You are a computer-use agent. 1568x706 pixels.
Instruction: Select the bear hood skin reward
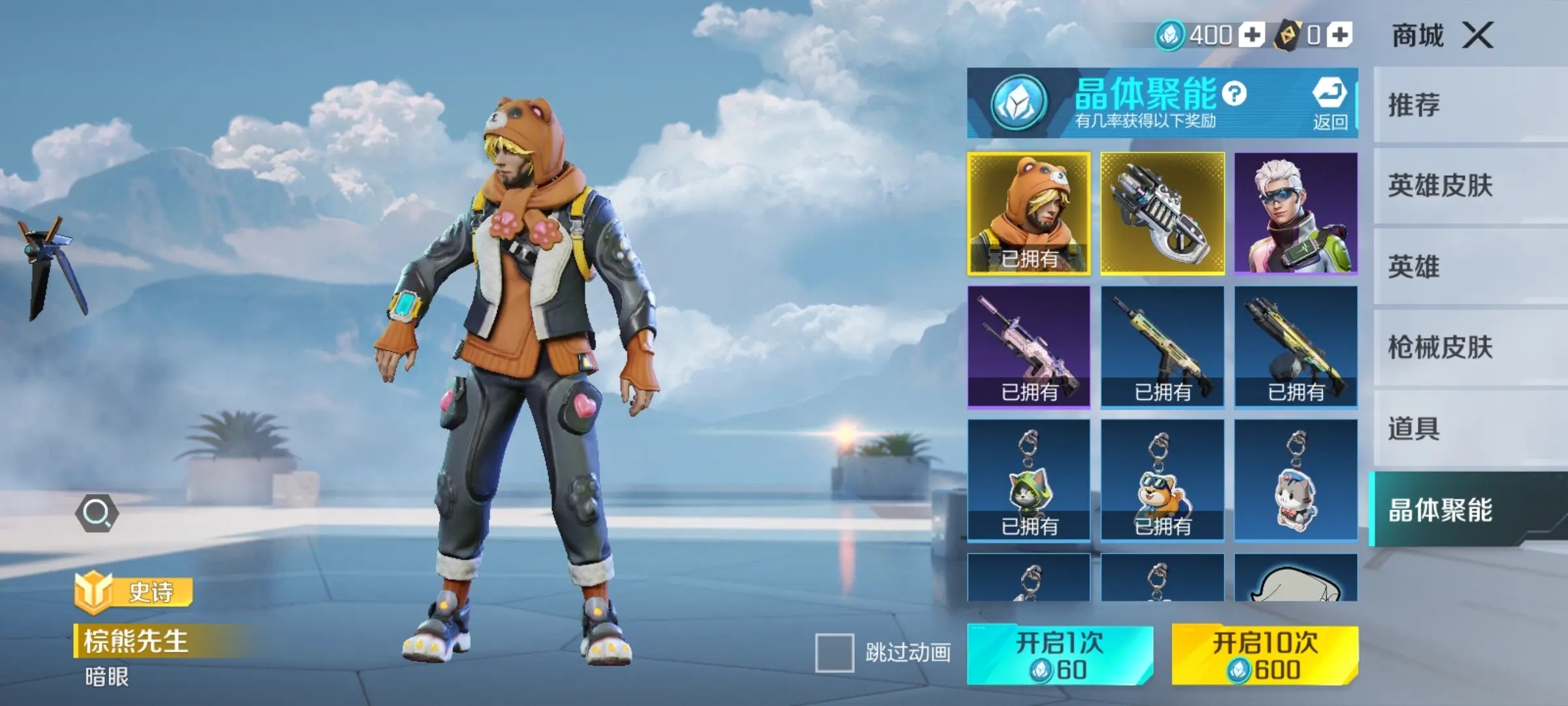pyautogui.click(x=1029, y=213)
